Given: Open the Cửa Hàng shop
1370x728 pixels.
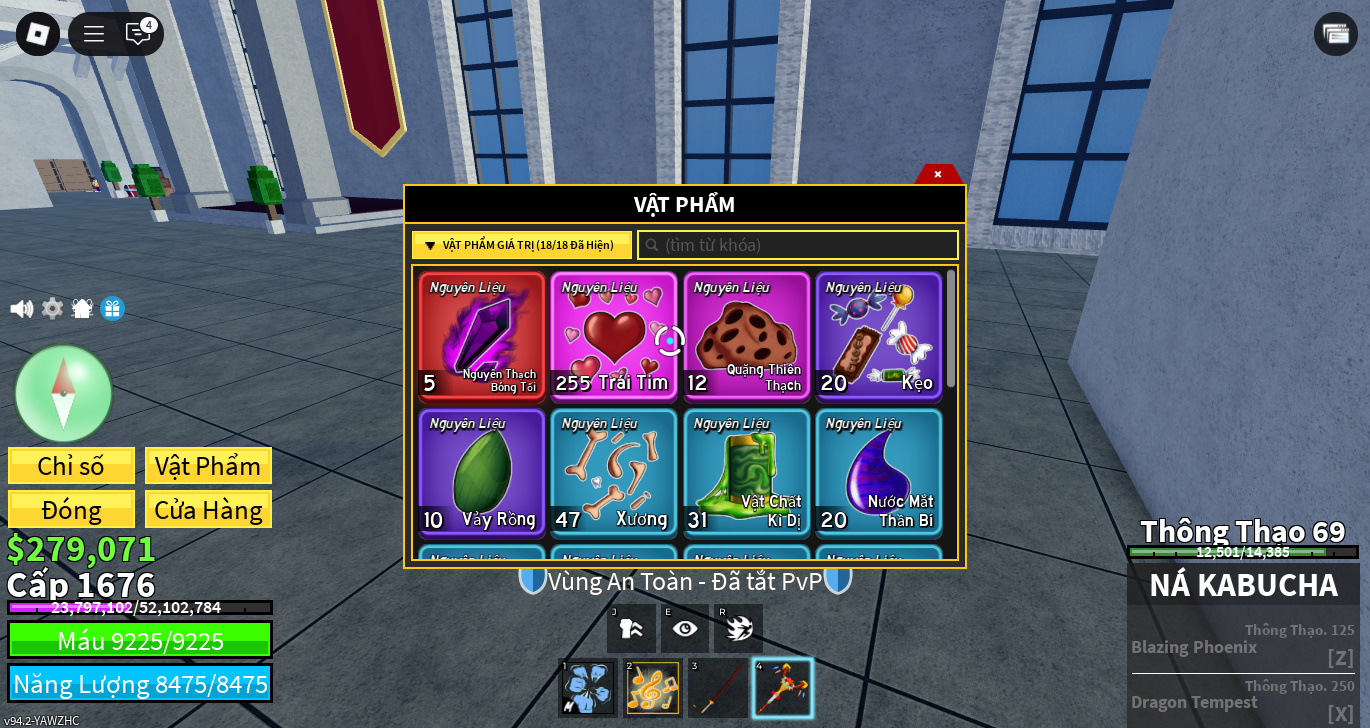Looking at the screenshot, I should pos(208,510).
